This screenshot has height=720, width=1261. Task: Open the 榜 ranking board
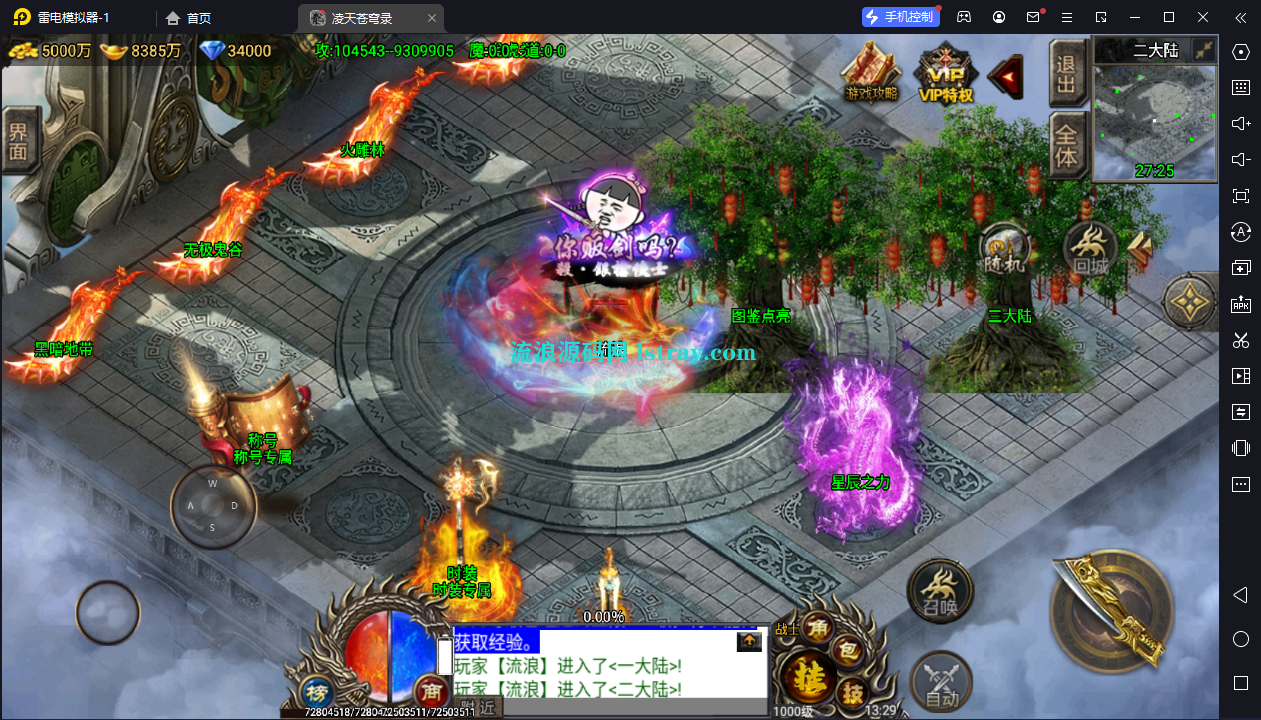317,693
